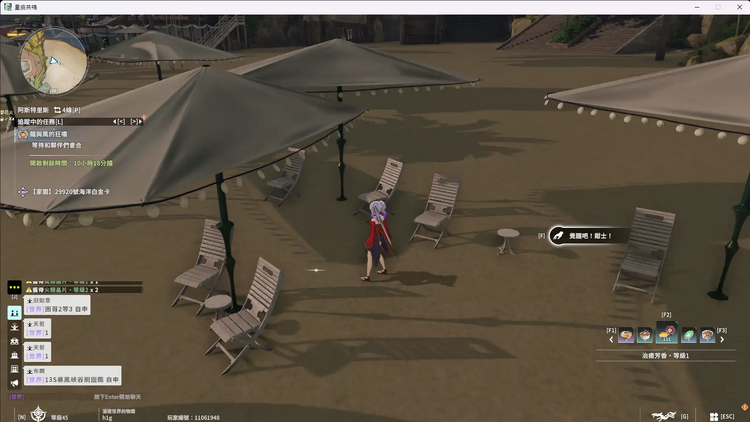Show the previous tracked quest

tap(121, 121)
